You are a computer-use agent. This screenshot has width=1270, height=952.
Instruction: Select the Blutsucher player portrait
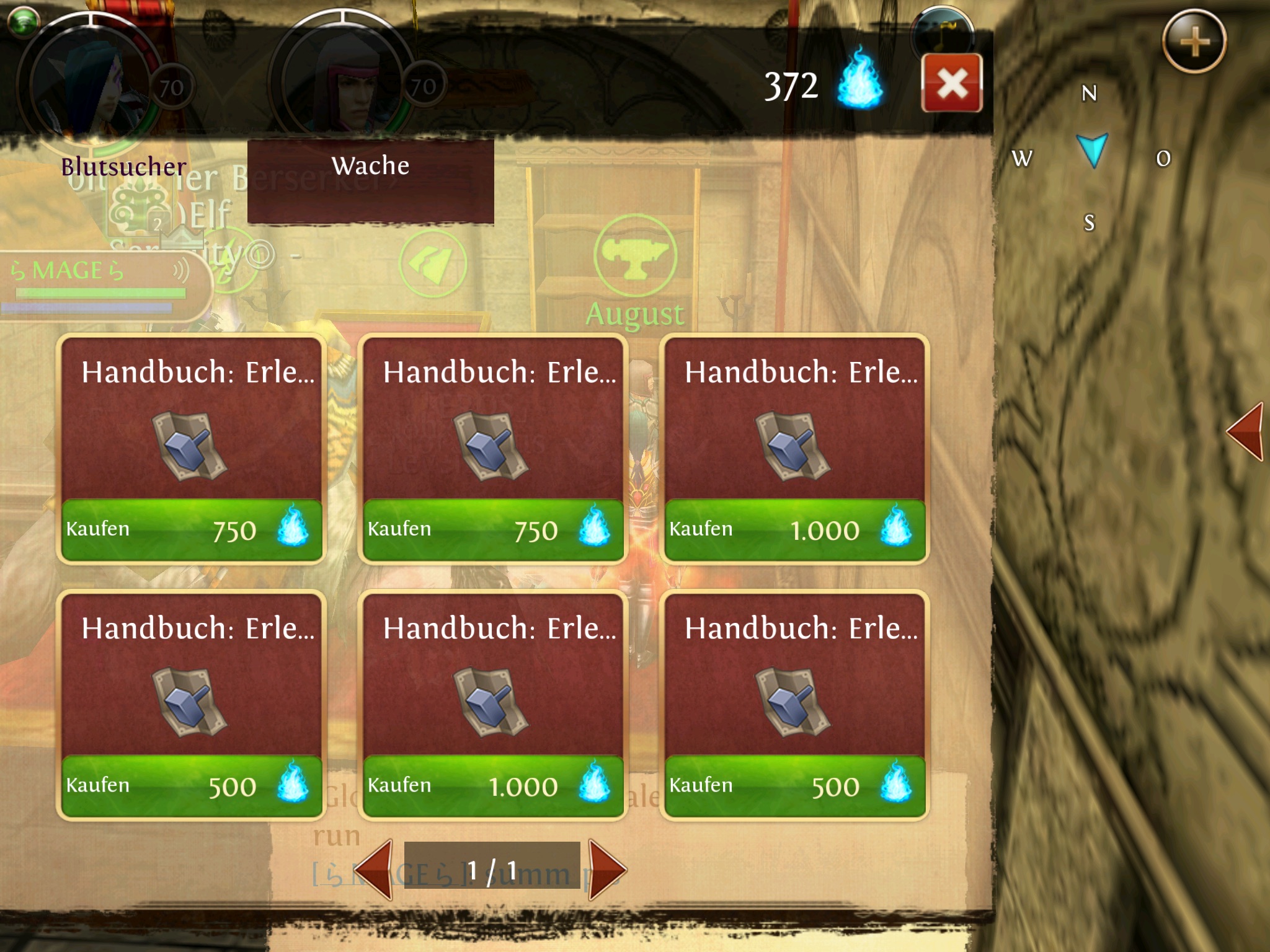[x=90, y=81]
